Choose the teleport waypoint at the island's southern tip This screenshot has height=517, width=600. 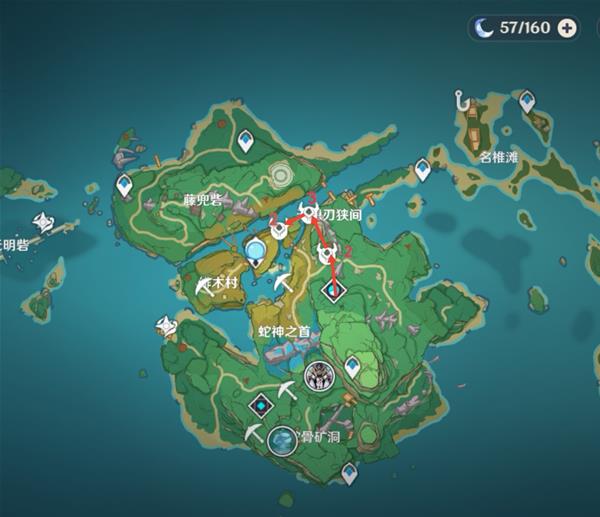pyautogui.click(x=347, y=473)
